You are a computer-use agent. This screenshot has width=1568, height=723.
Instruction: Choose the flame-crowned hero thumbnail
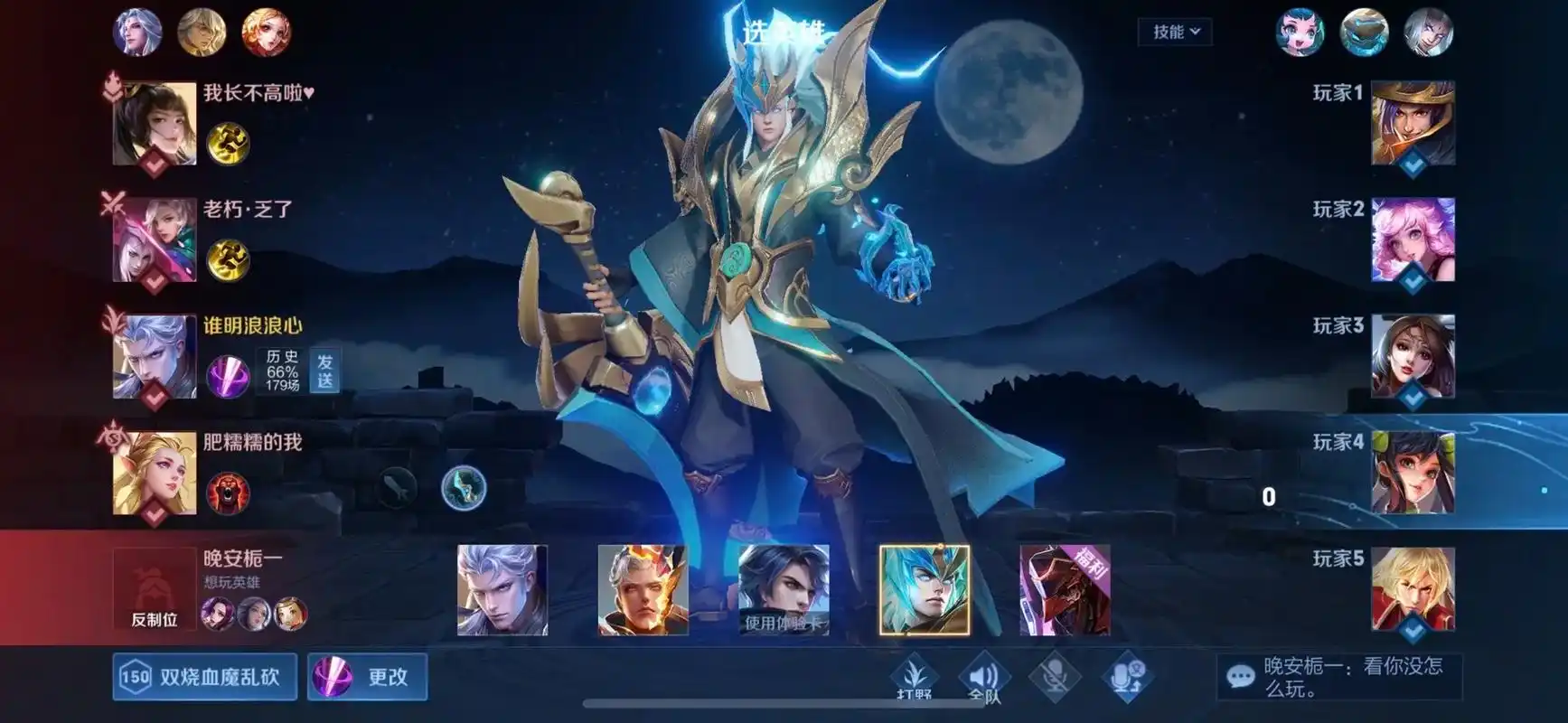tap(643, 590)
